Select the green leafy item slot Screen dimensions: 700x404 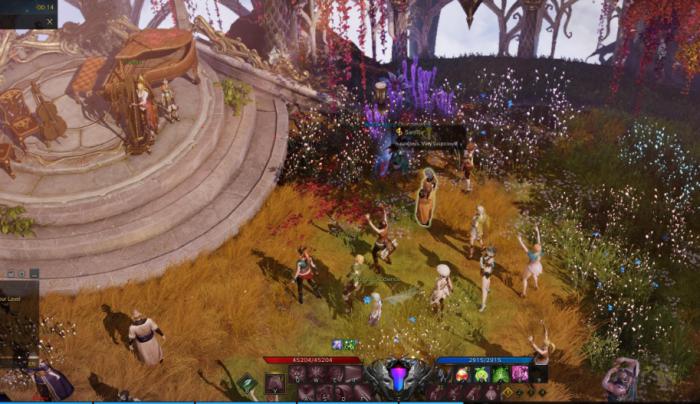click(x=501, y=375)
